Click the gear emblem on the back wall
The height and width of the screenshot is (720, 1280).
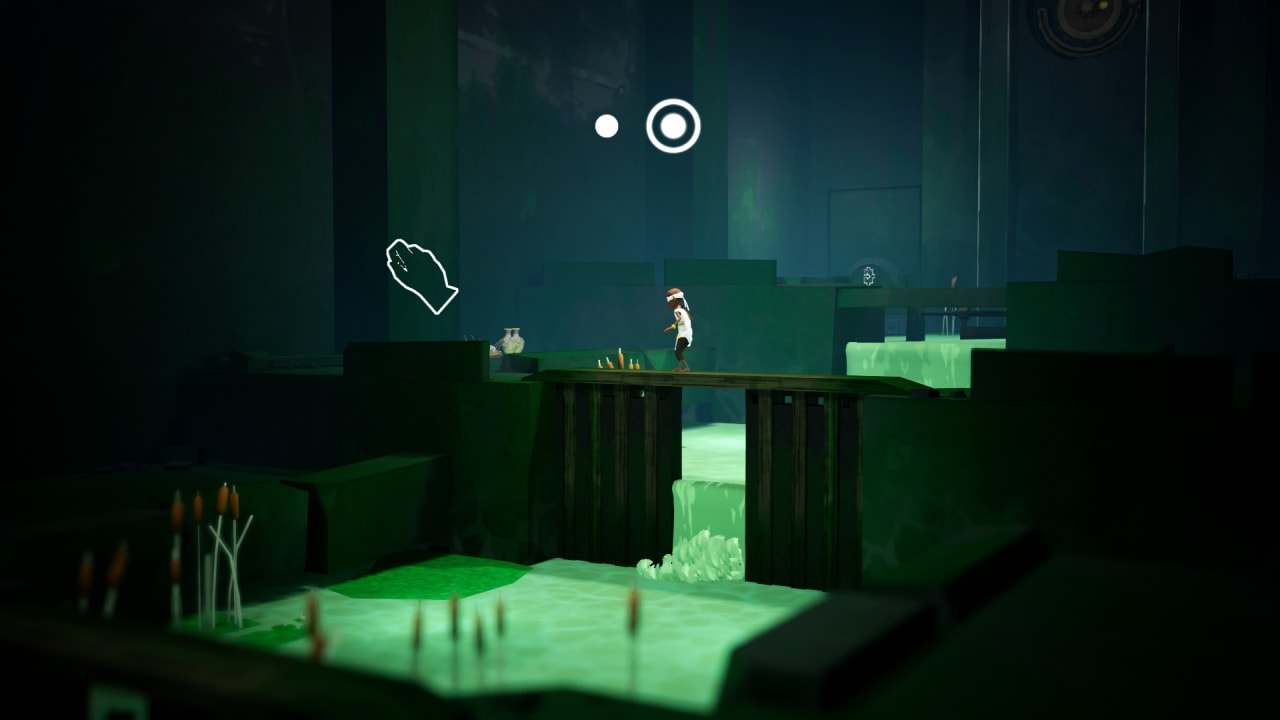(x=869, y=276)
